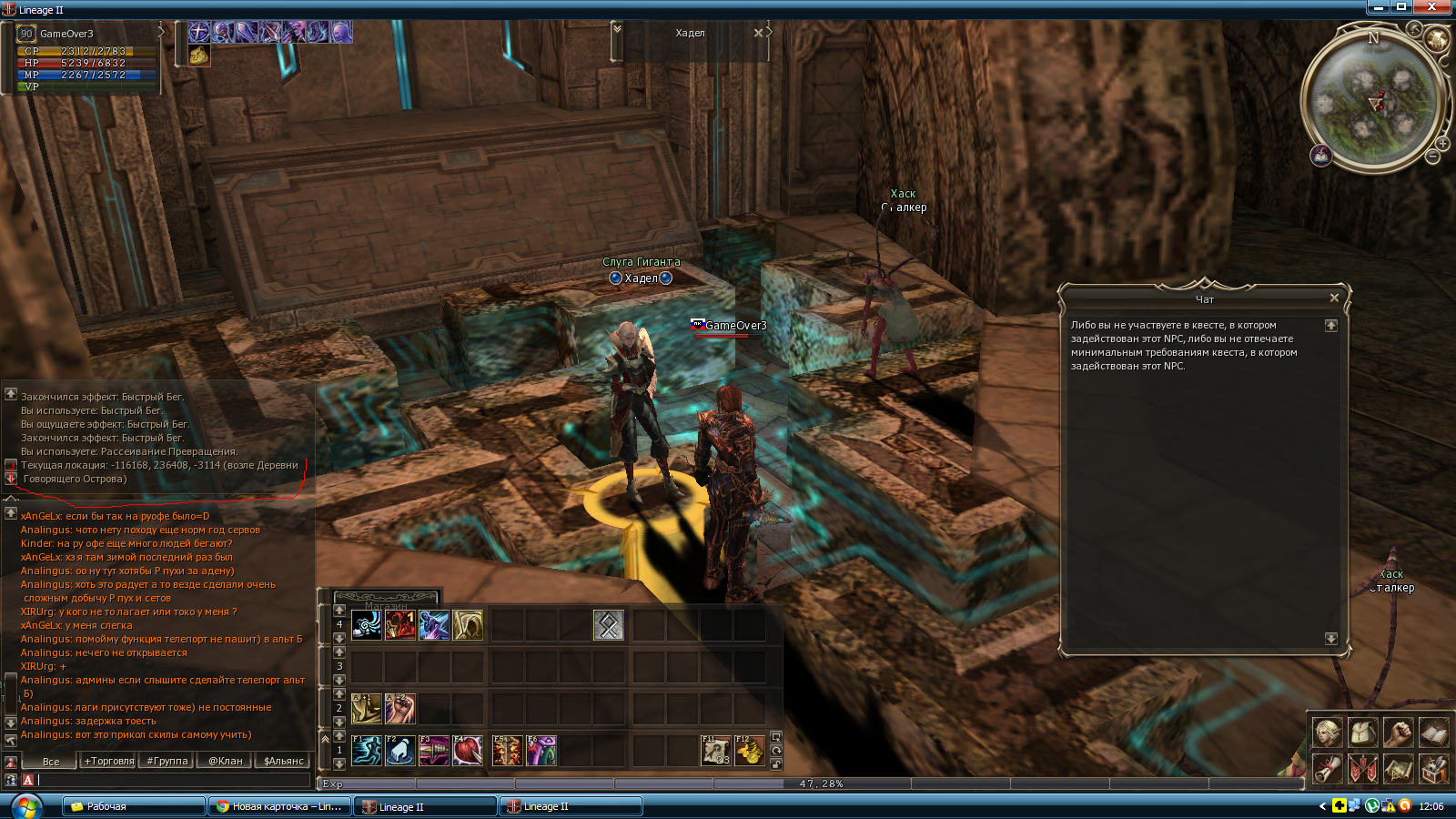Use the F11 scroll item slot
1456x819 pixels.
(x=716, y=751)
